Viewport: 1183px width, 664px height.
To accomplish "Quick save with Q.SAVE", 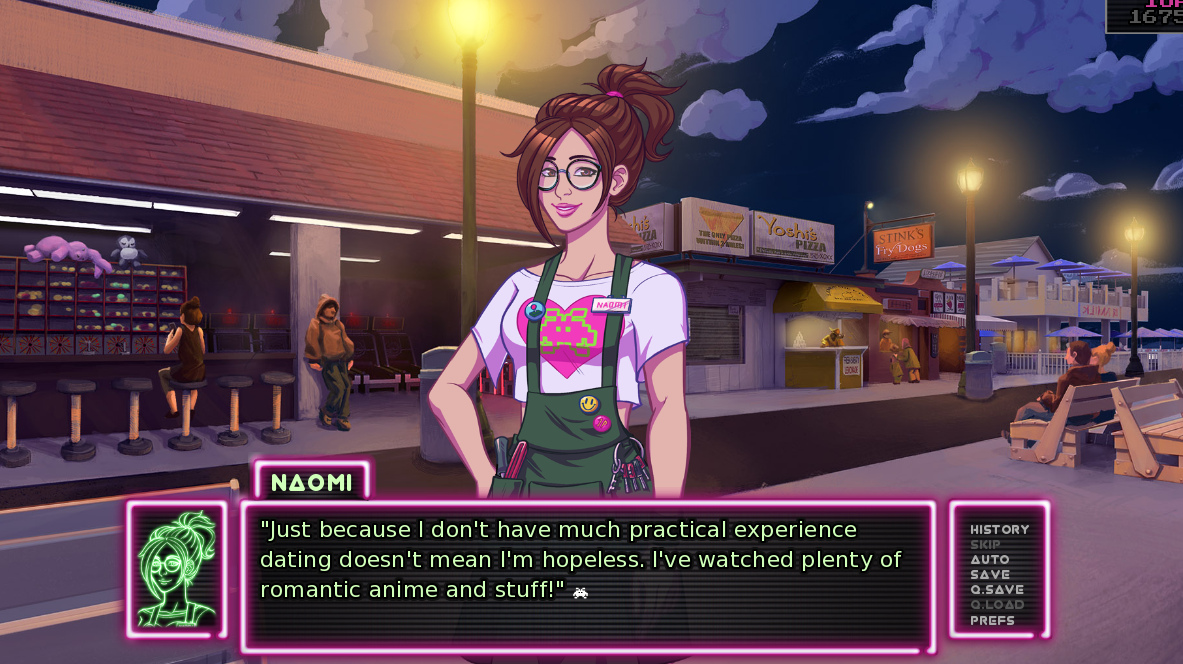I will [996, 590].
